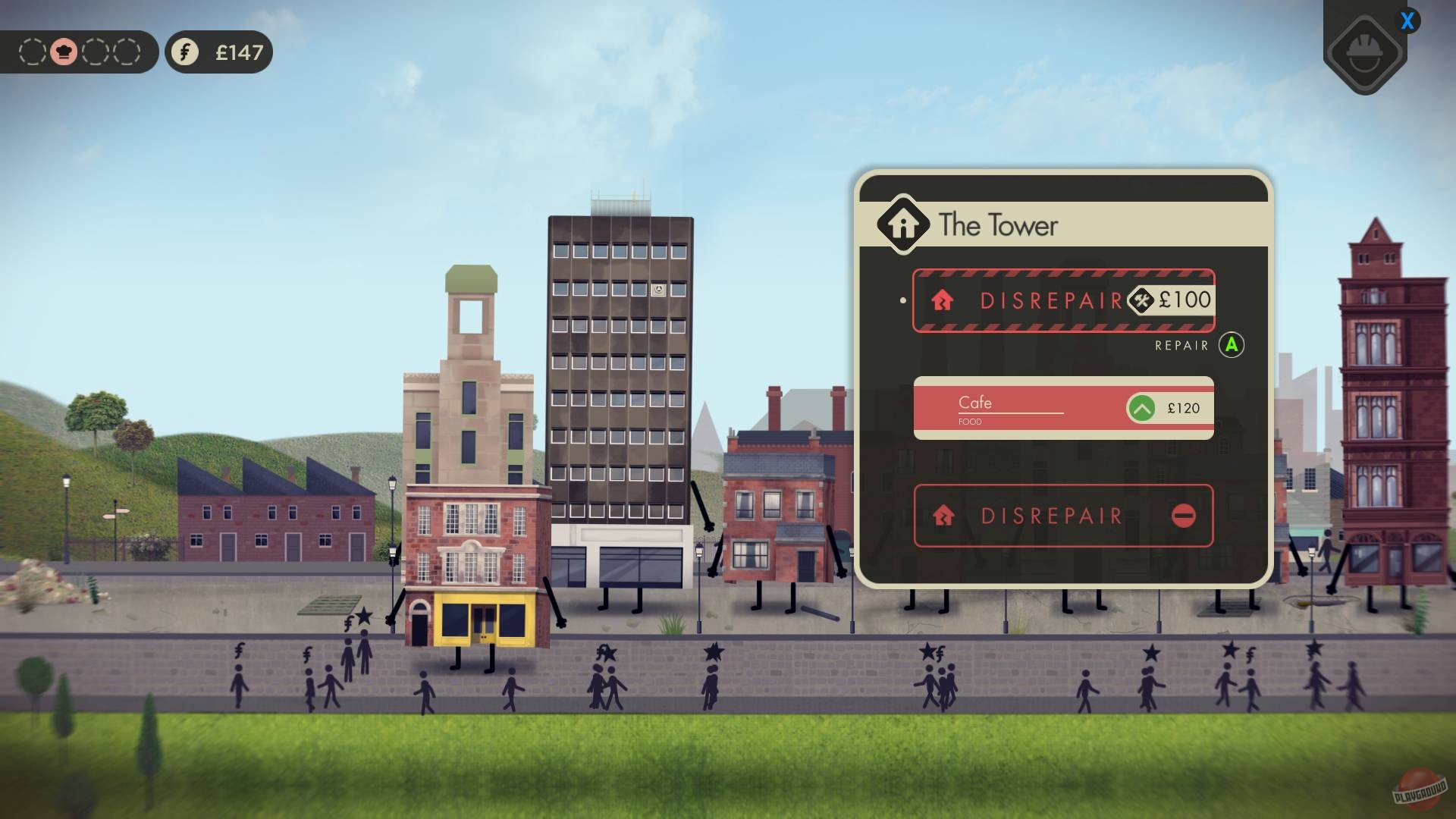Dismiss the builder mode with the blue X

(x=1408, y=22)
